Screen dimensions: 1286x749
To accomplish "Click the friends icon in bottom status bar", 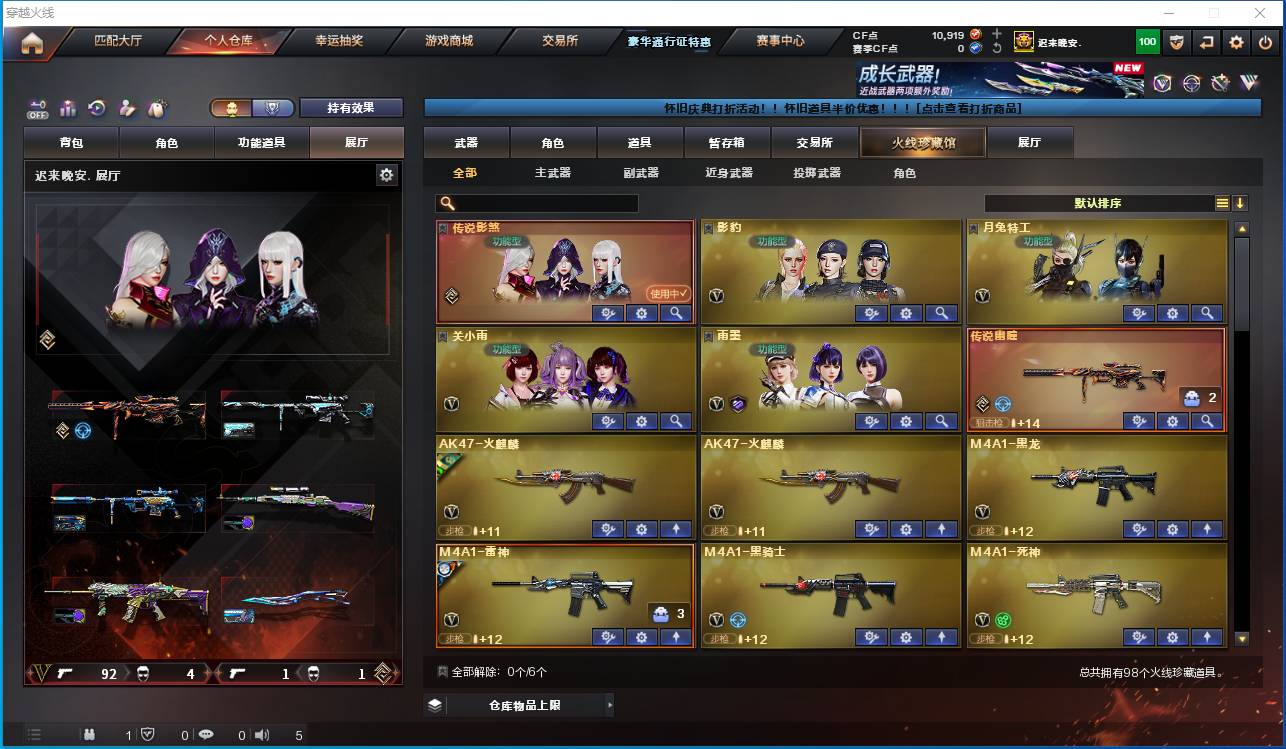I will click(88, 734).
